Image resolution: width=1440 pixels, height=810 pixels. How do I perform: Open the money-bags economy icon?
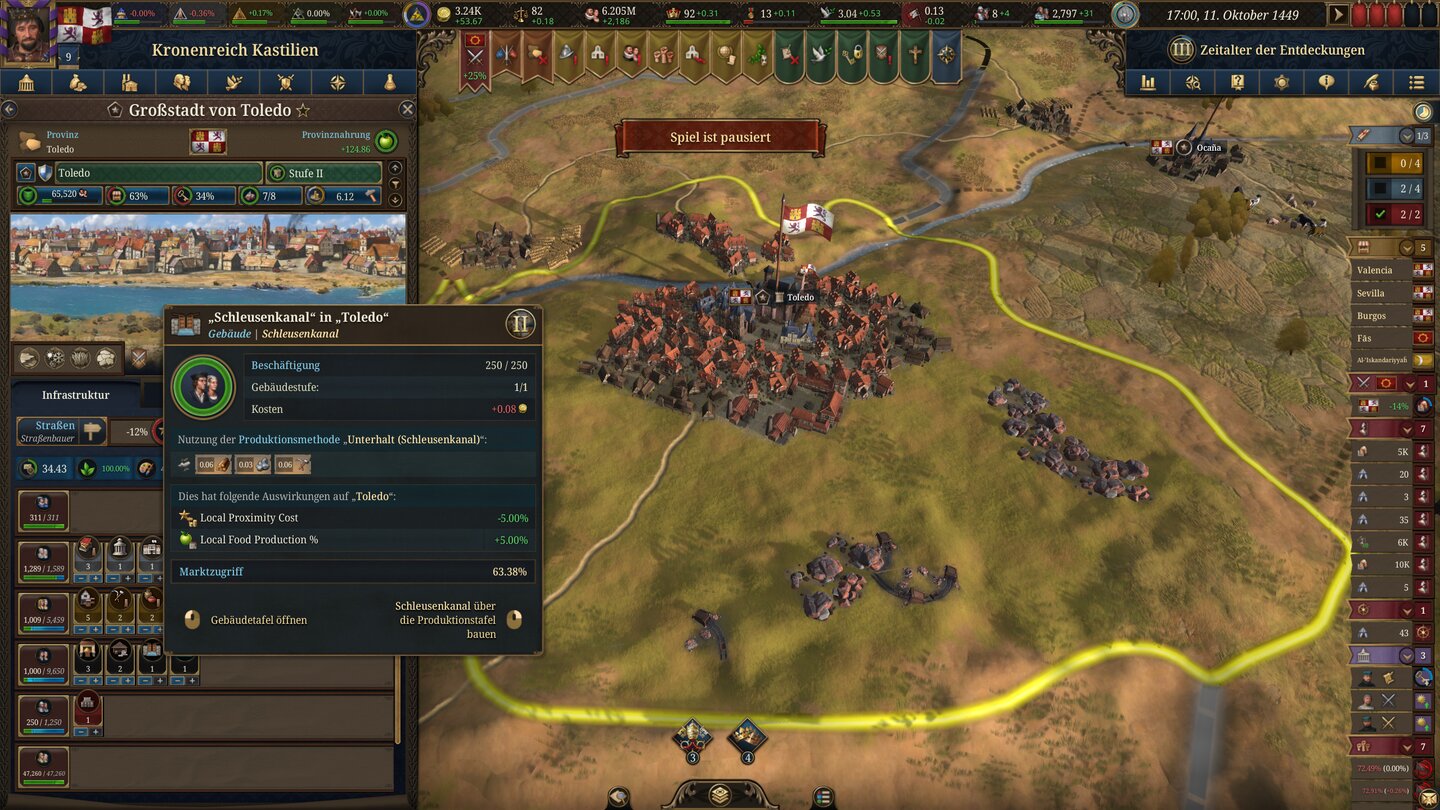(x=79, y=82)
